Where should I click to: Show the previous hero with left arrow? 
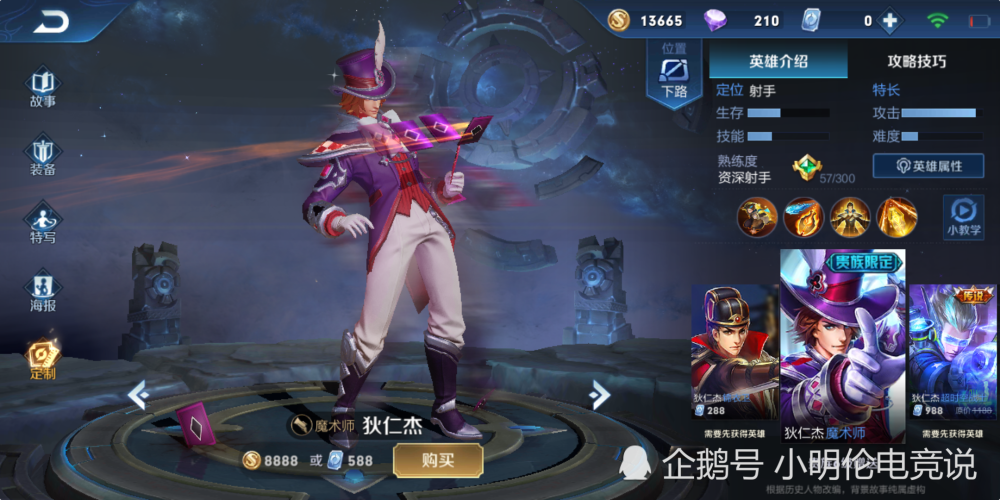pyautogui.click(x=139, y=395)
